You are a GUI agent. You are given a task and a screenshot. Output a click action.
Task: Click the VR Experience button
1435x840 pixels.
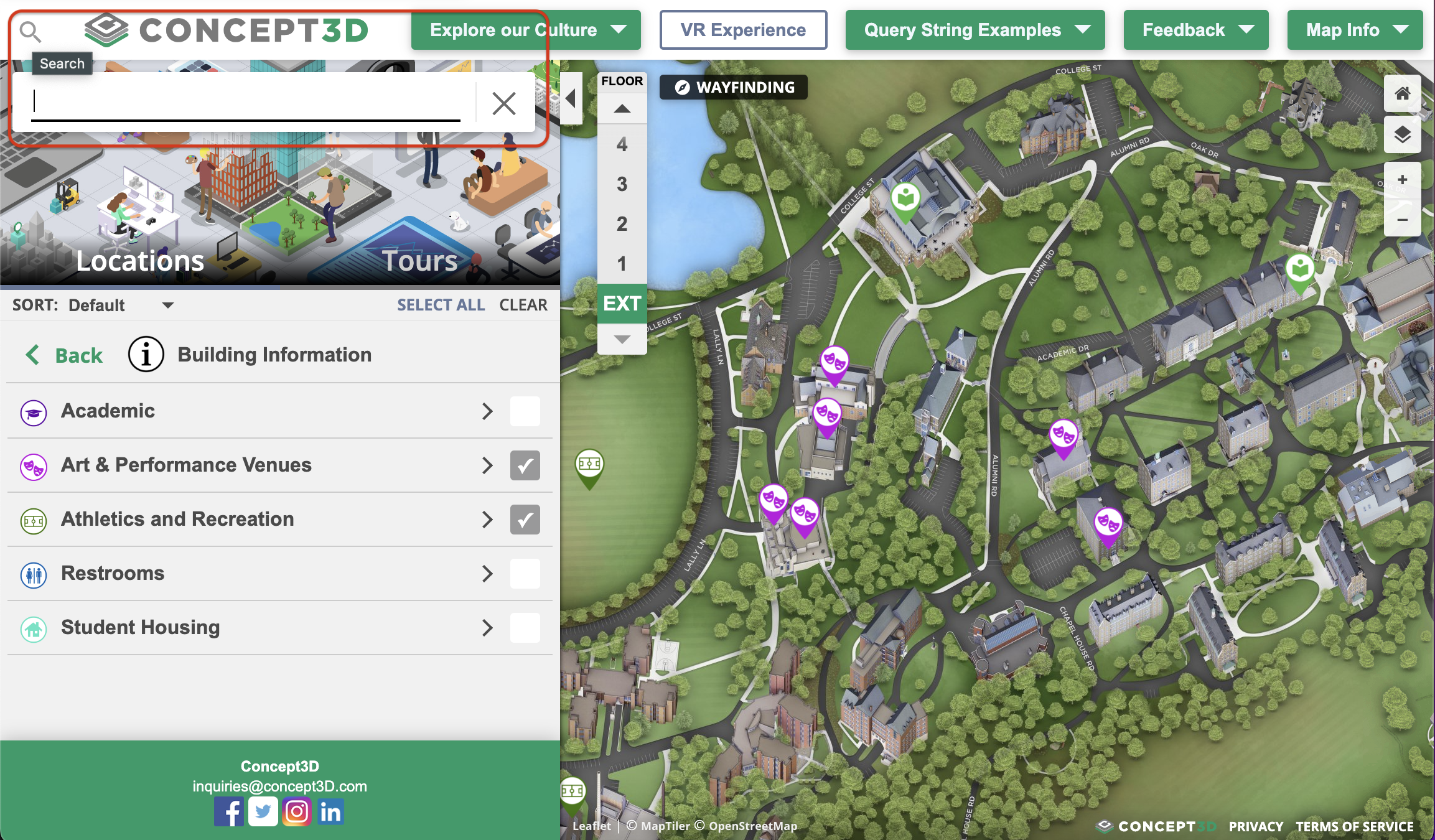(x=743, y=30)
